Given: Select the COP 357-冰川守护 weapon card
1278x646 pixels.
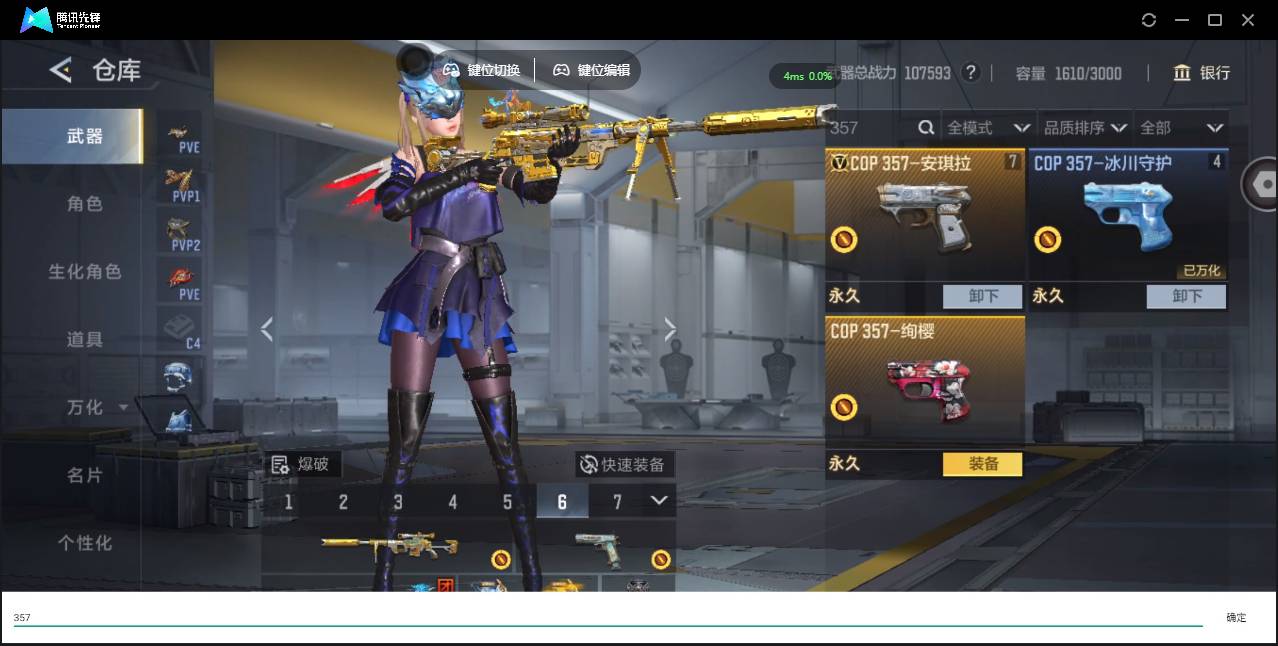Looking at the screenshot, I should [1127, 215].
